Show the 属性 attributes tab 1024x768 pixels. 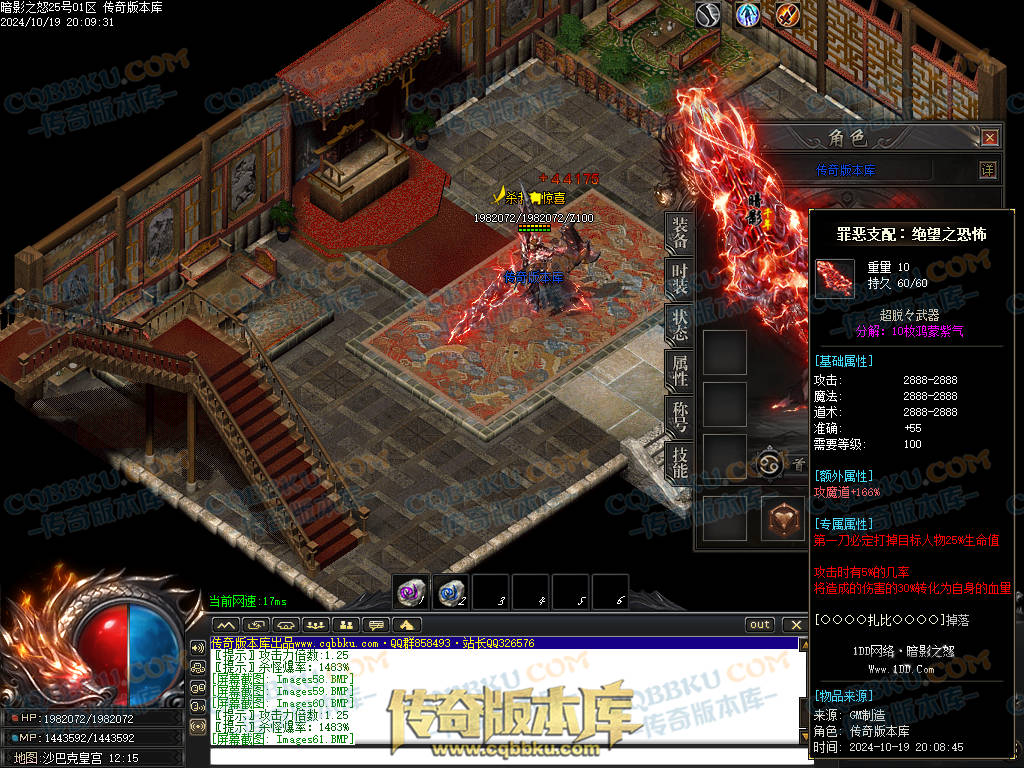tap(680, 372)
